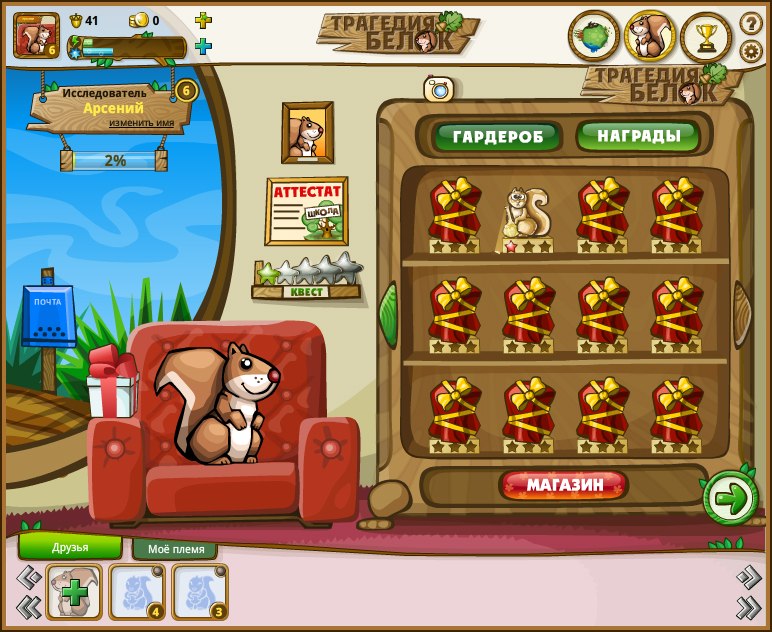Click the green arrow play button
Image resolution: width=772 pixels, height=632 pixels.
tap(731, 498)
